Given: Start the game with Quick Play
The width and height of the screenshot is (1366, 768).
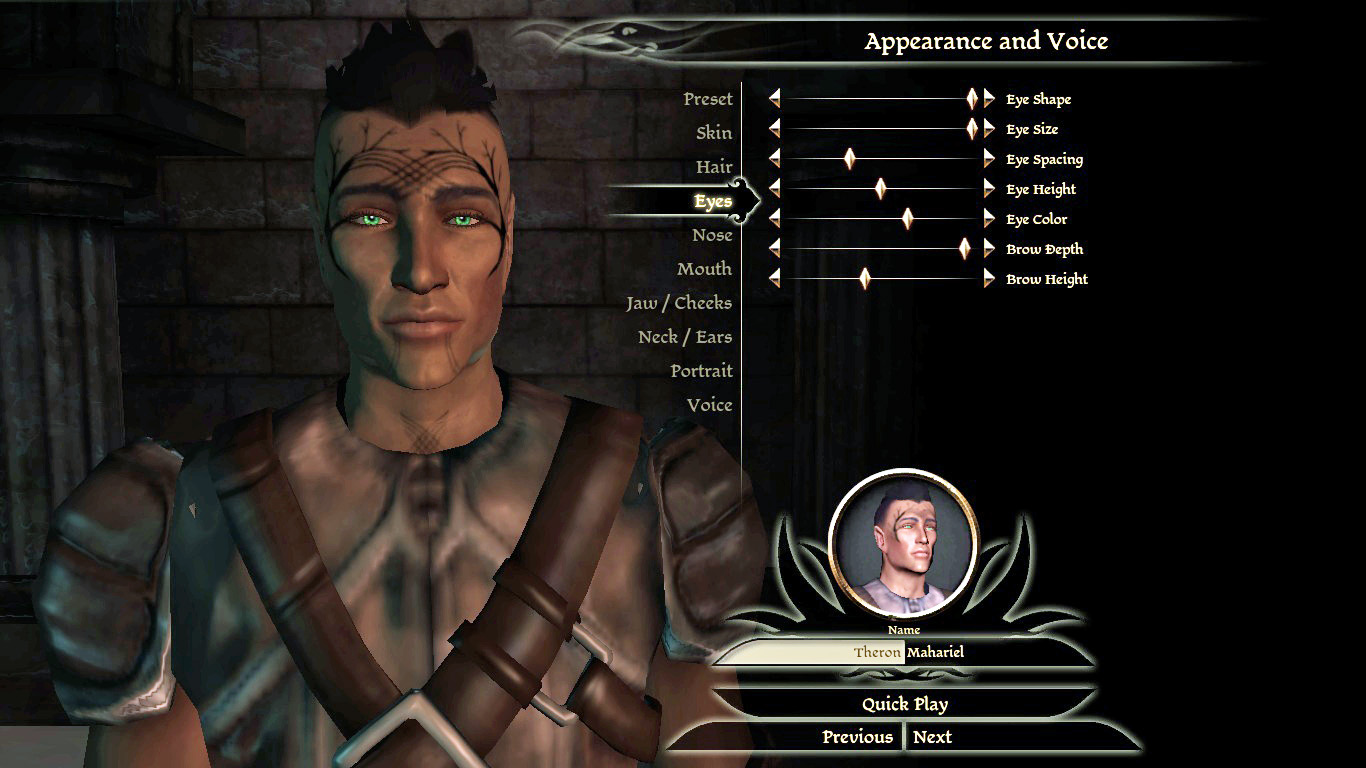Looking at the screenshot, I should (904, 704).
